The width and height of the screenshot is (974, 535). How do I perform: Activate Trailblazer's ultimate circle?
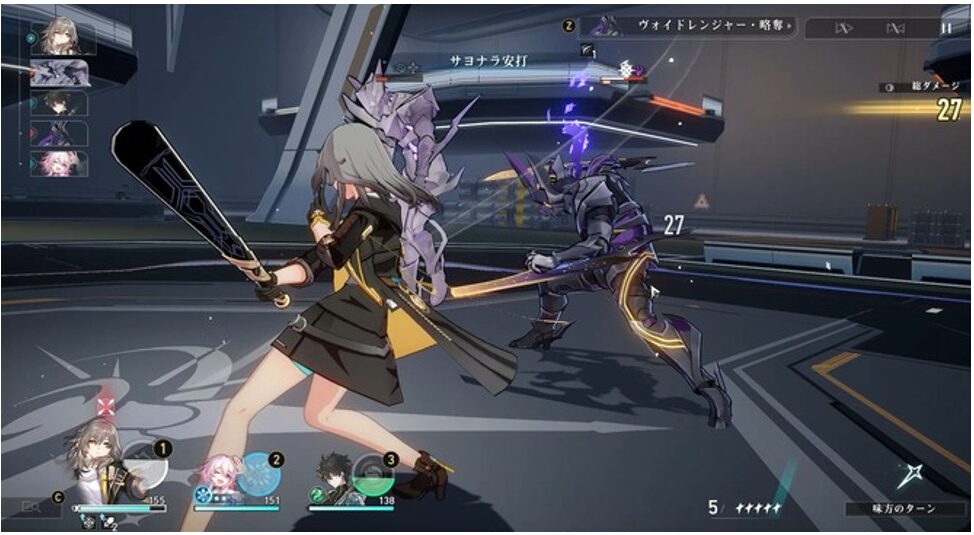click(x=145, y=466)
